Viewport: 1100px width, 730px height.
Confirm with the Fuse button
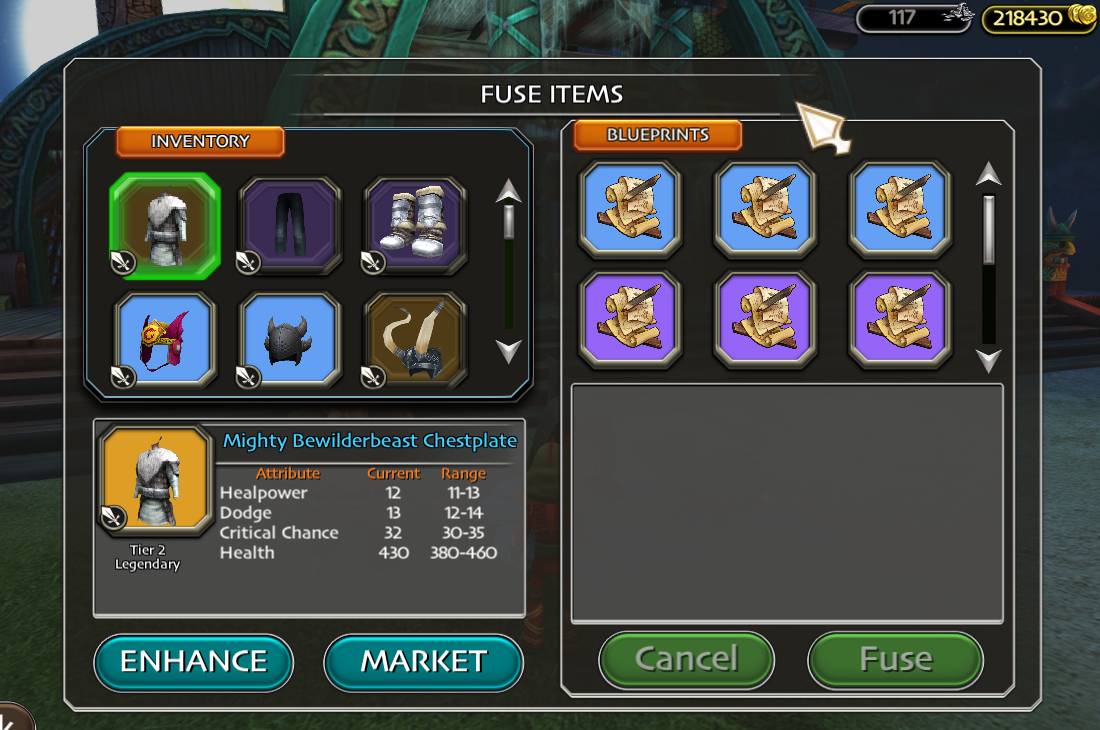pos(895,659)
